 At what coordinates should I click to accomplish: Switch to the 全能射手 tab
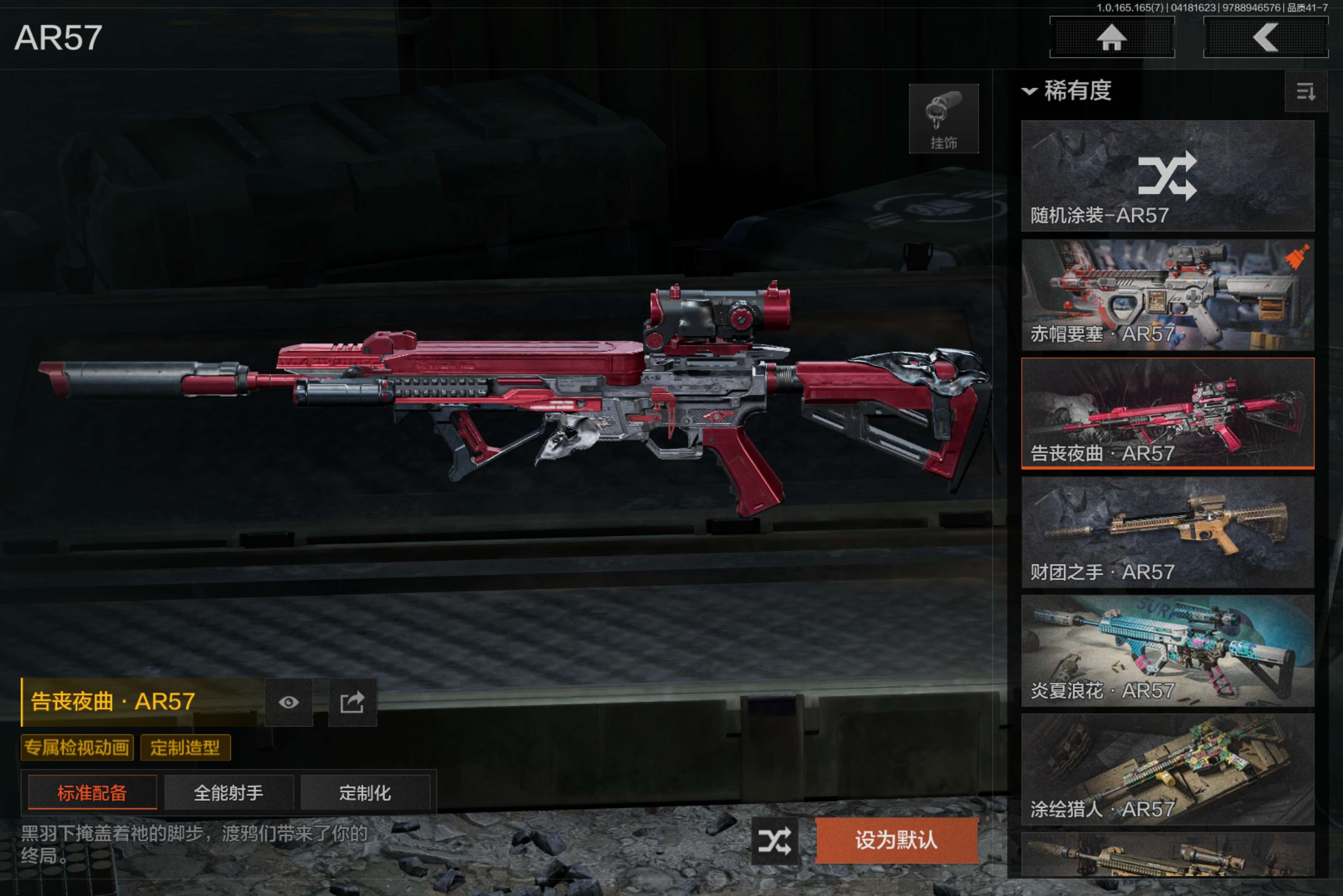coord(229,792)
